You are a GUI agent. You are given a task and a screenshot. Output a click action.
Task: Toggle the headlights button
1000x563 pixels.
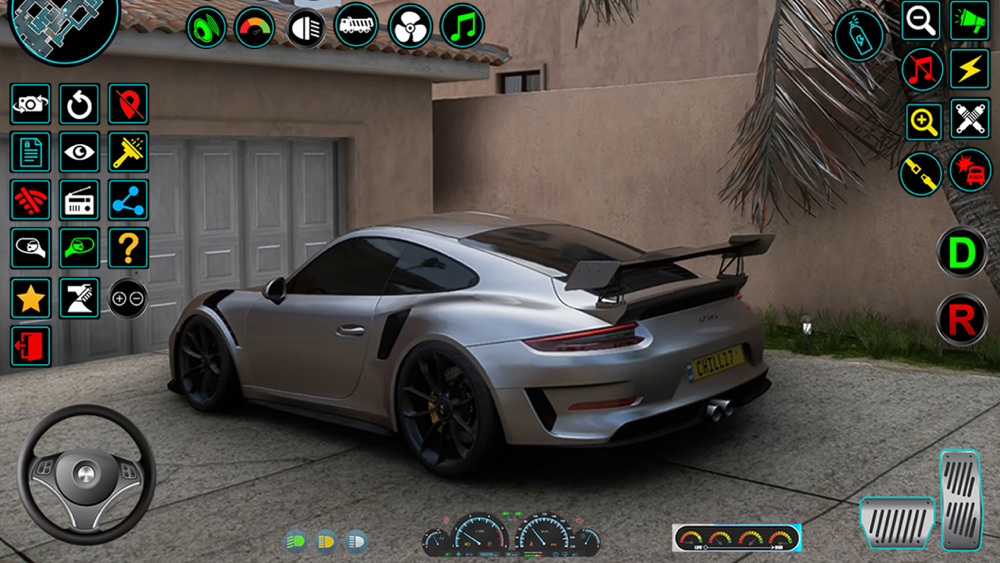[x=306, y=27]
